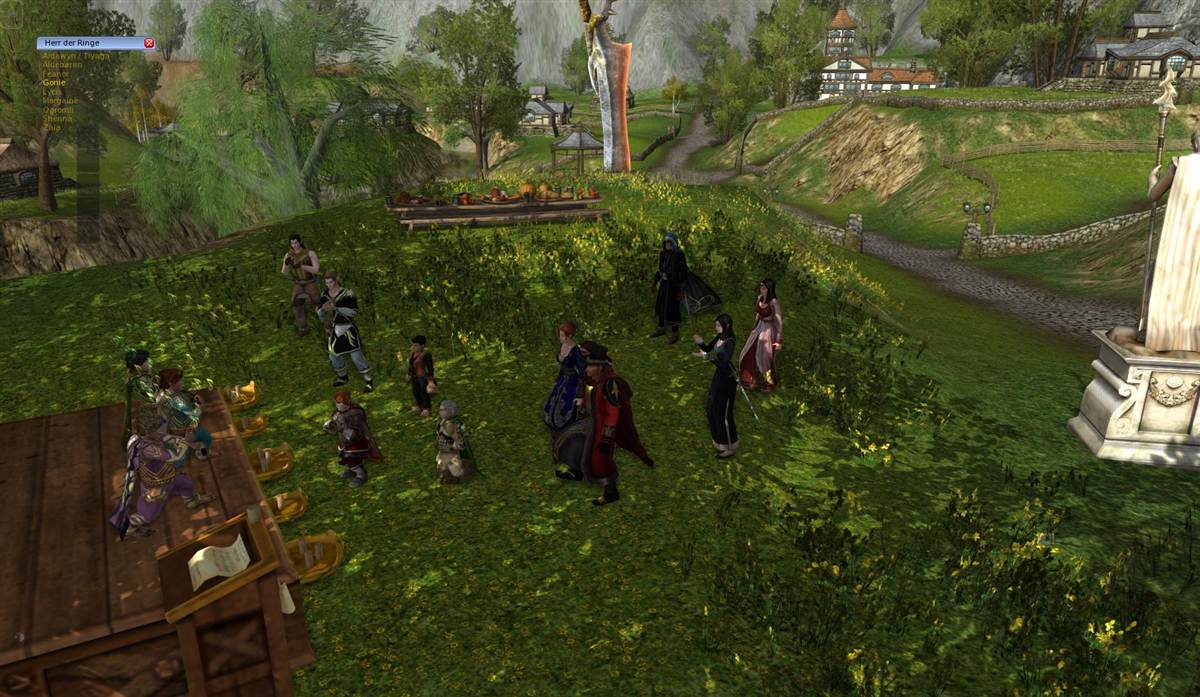This screenshot has width=1200, height=697.
Task: Close the Herr der Ringe overlay panel
Action: [149, 43]
